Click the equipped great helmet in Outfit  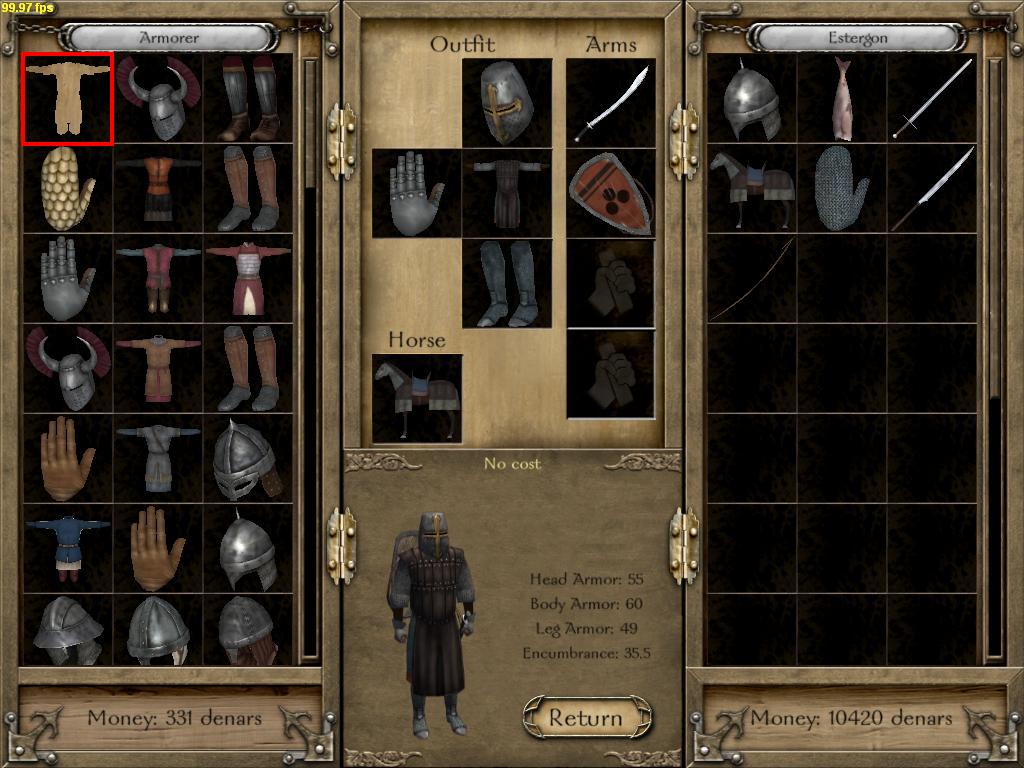tap(507, 103)
